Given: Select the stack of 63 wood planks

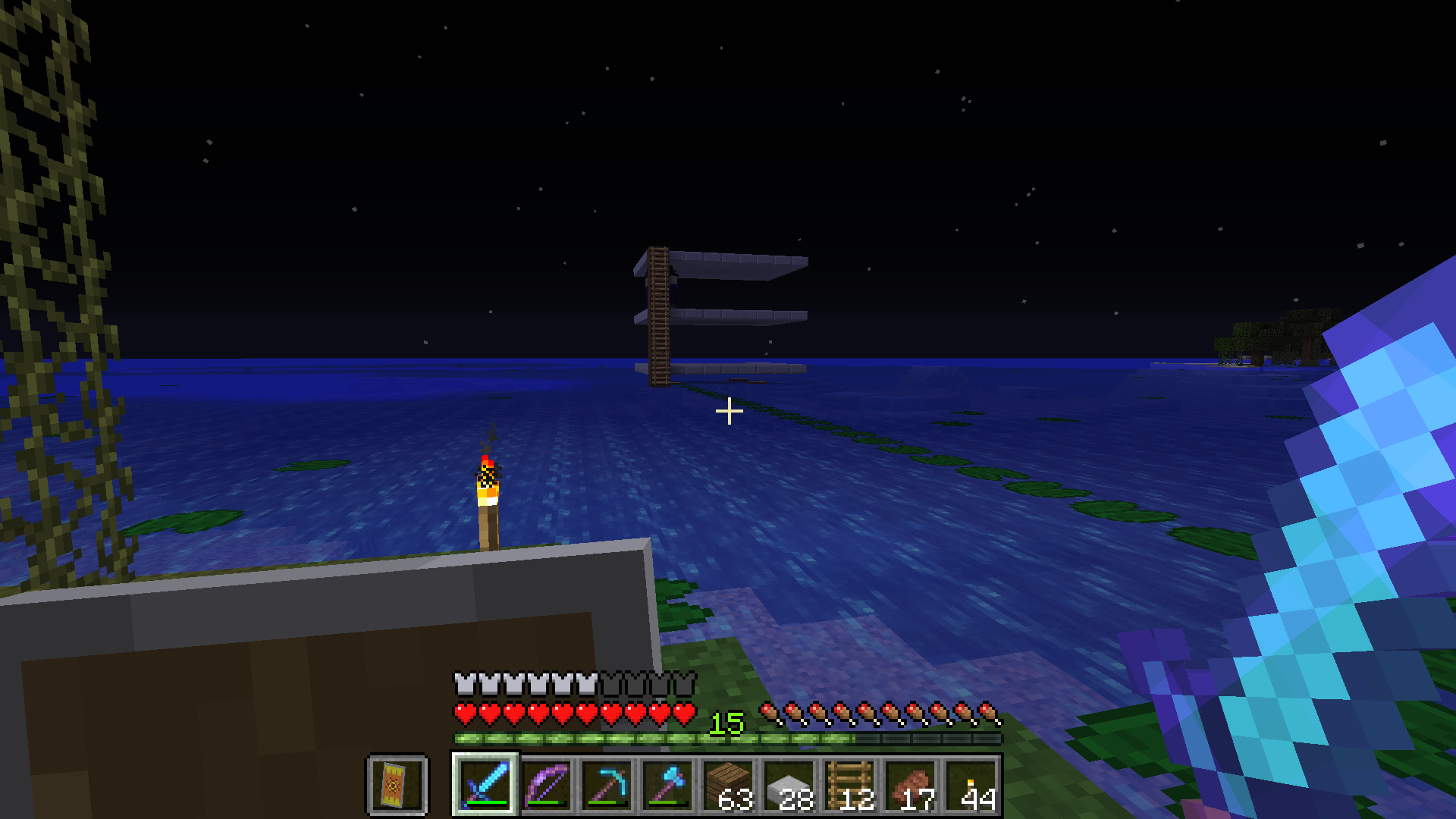Looking at the screenshot, I should click(728, 785).
